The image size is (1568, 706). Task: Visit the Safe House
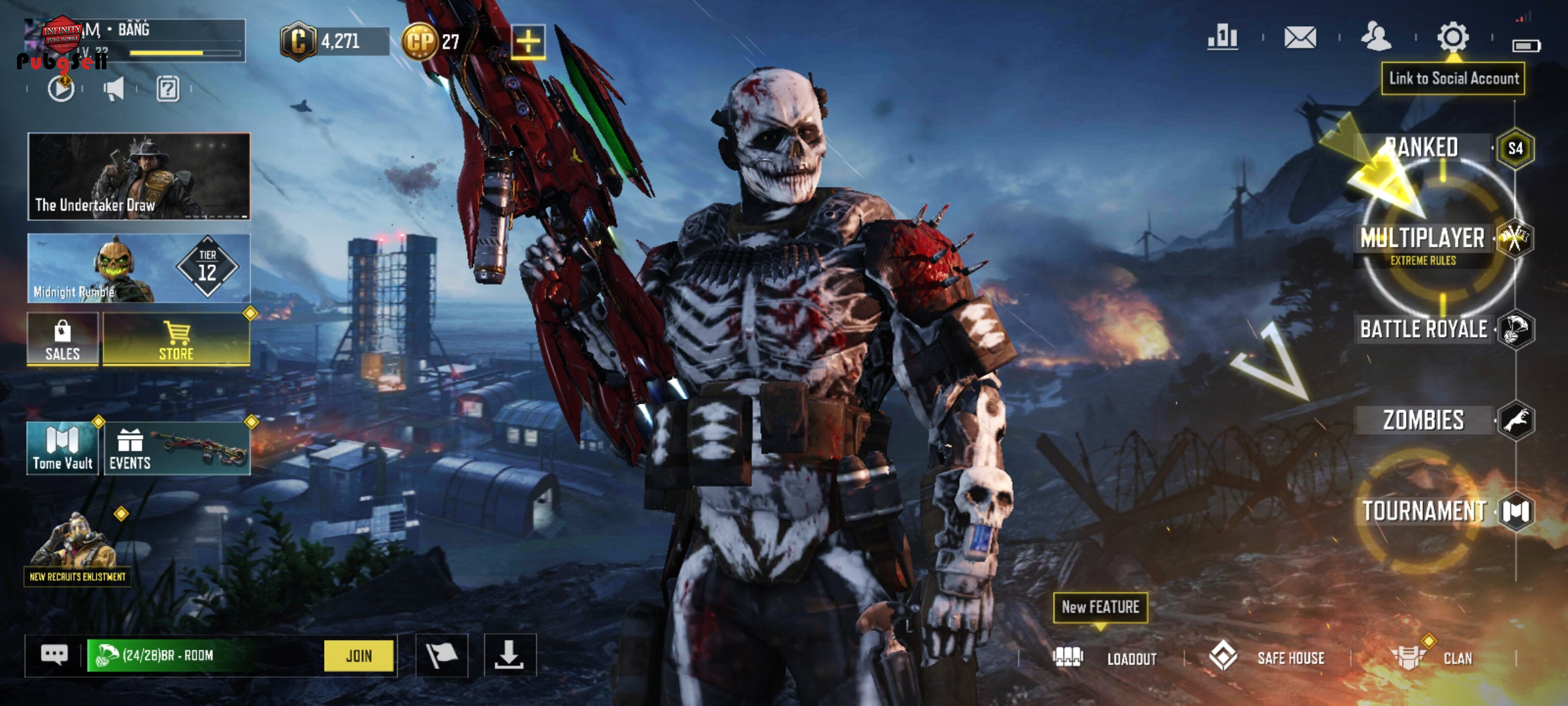(1267, 658)
